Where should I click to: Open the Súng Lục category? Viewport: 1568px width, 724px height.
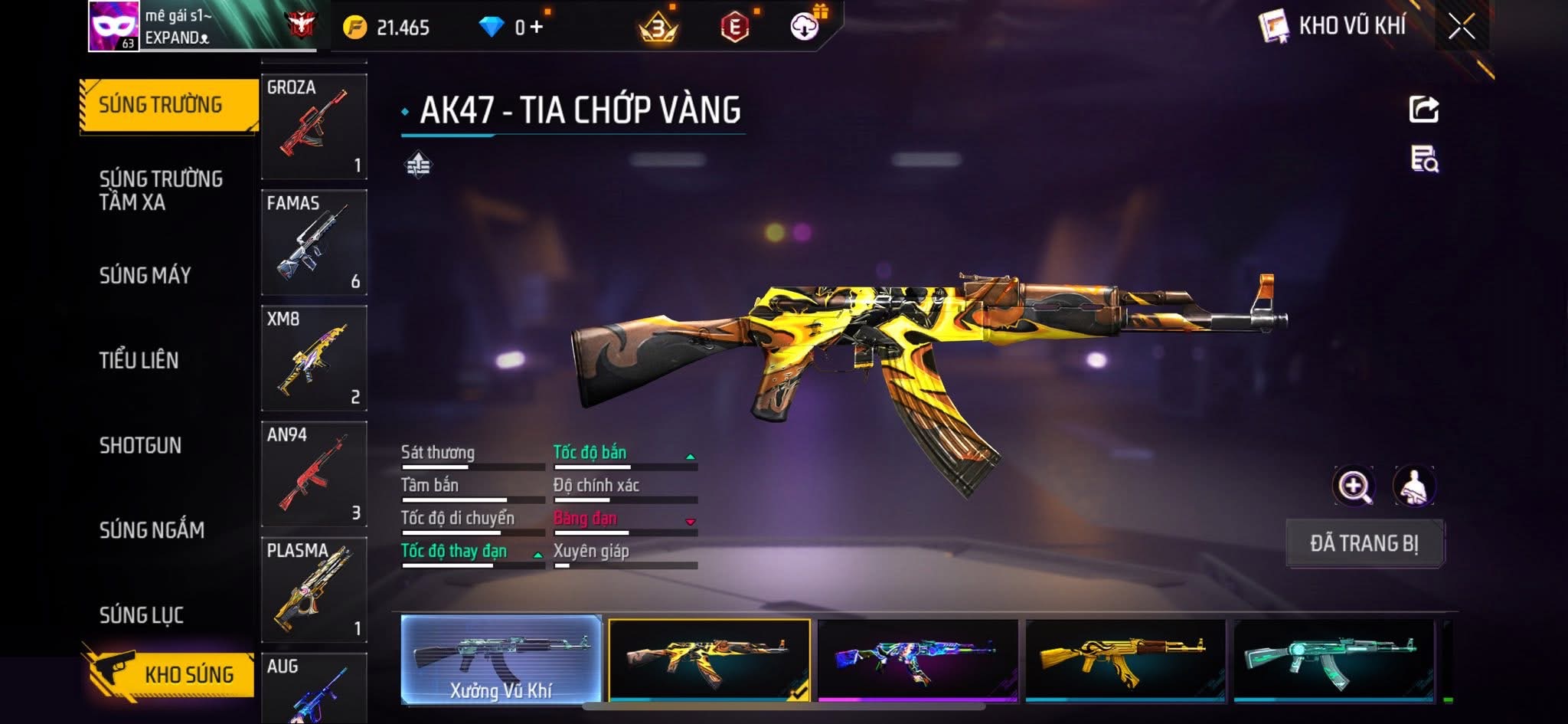(142, 614)
